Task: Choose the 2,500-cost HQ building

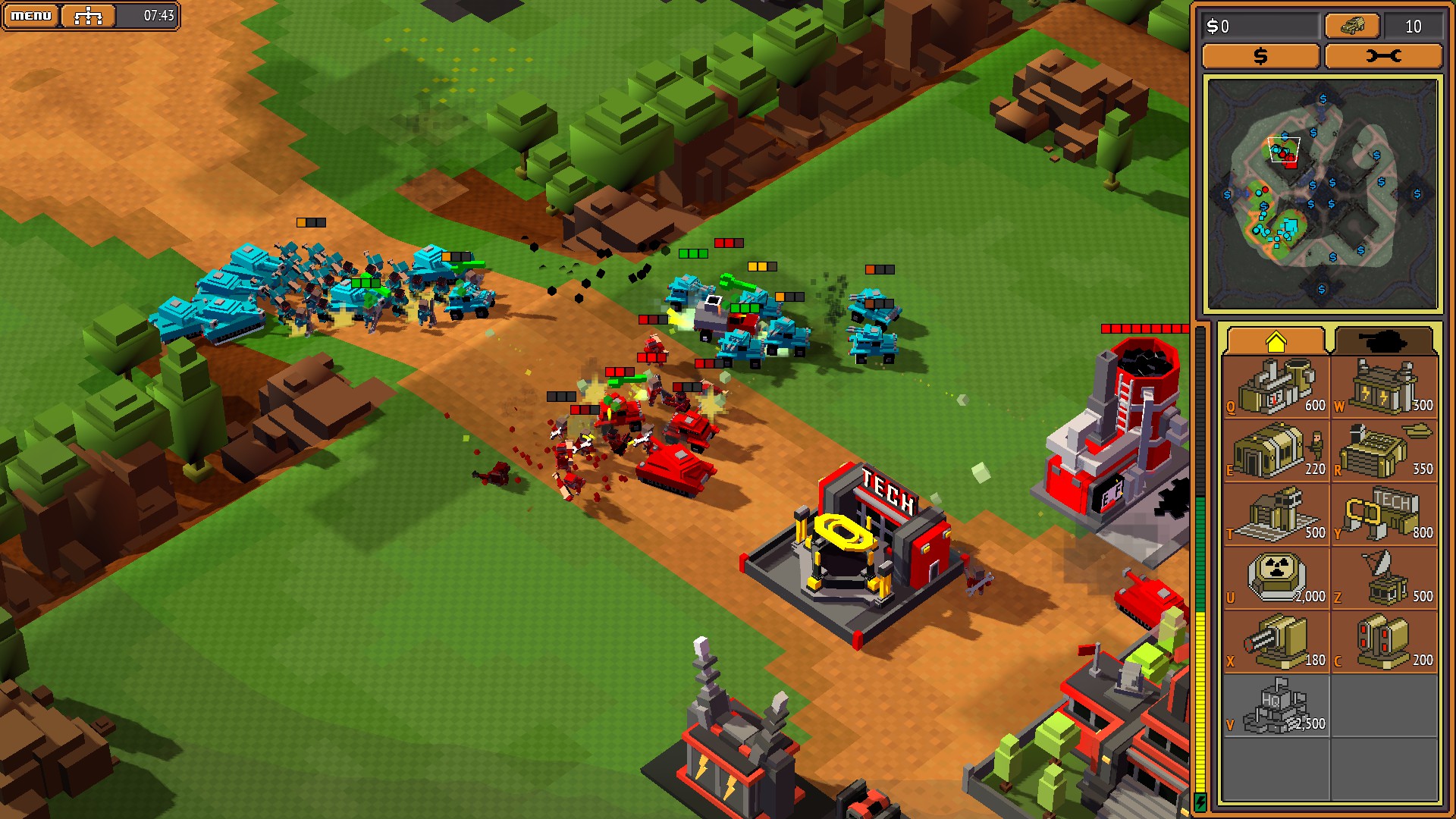Action: pos(1277,705)
